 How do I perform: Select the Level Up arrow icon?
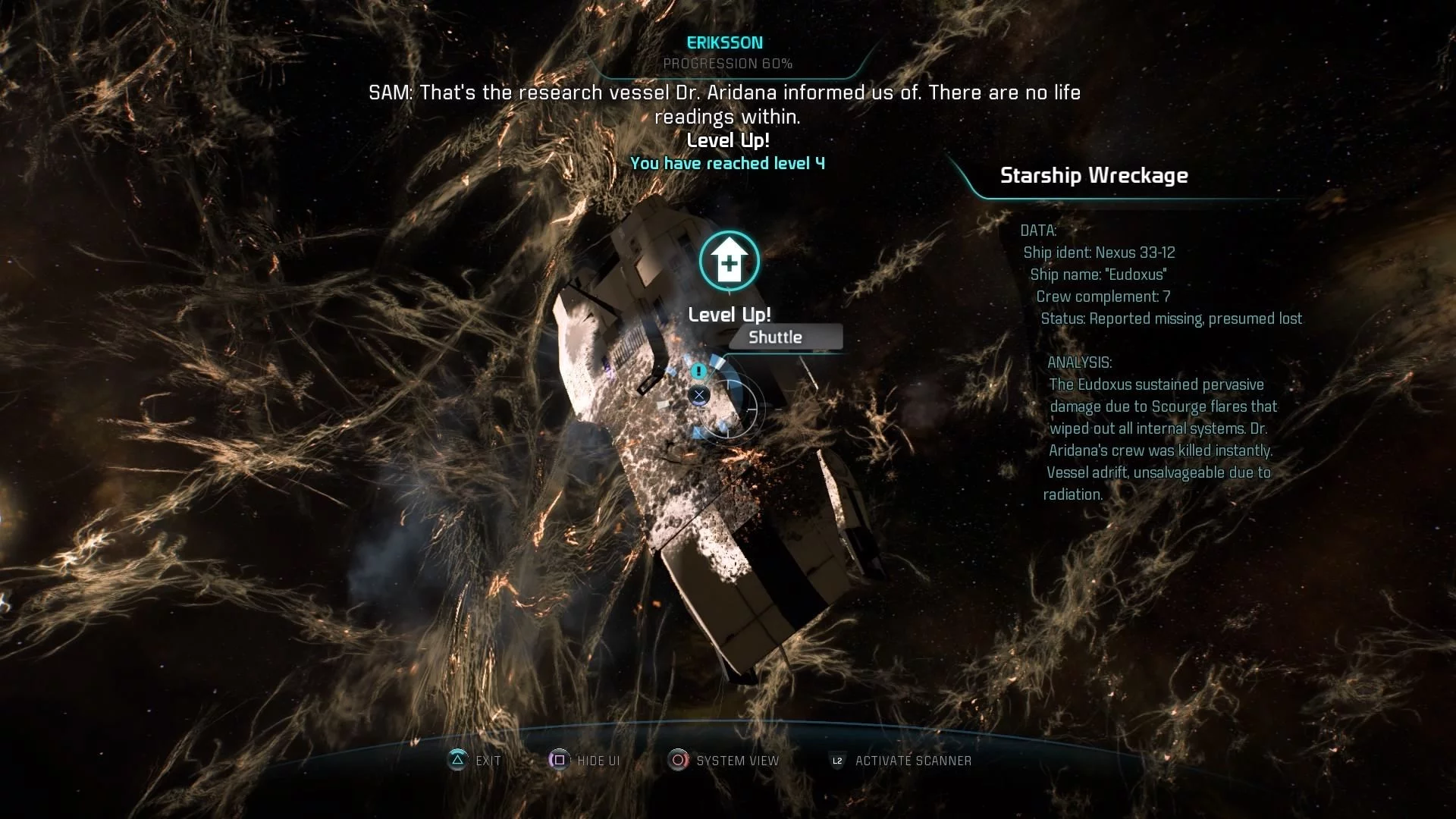coord(729,261)
